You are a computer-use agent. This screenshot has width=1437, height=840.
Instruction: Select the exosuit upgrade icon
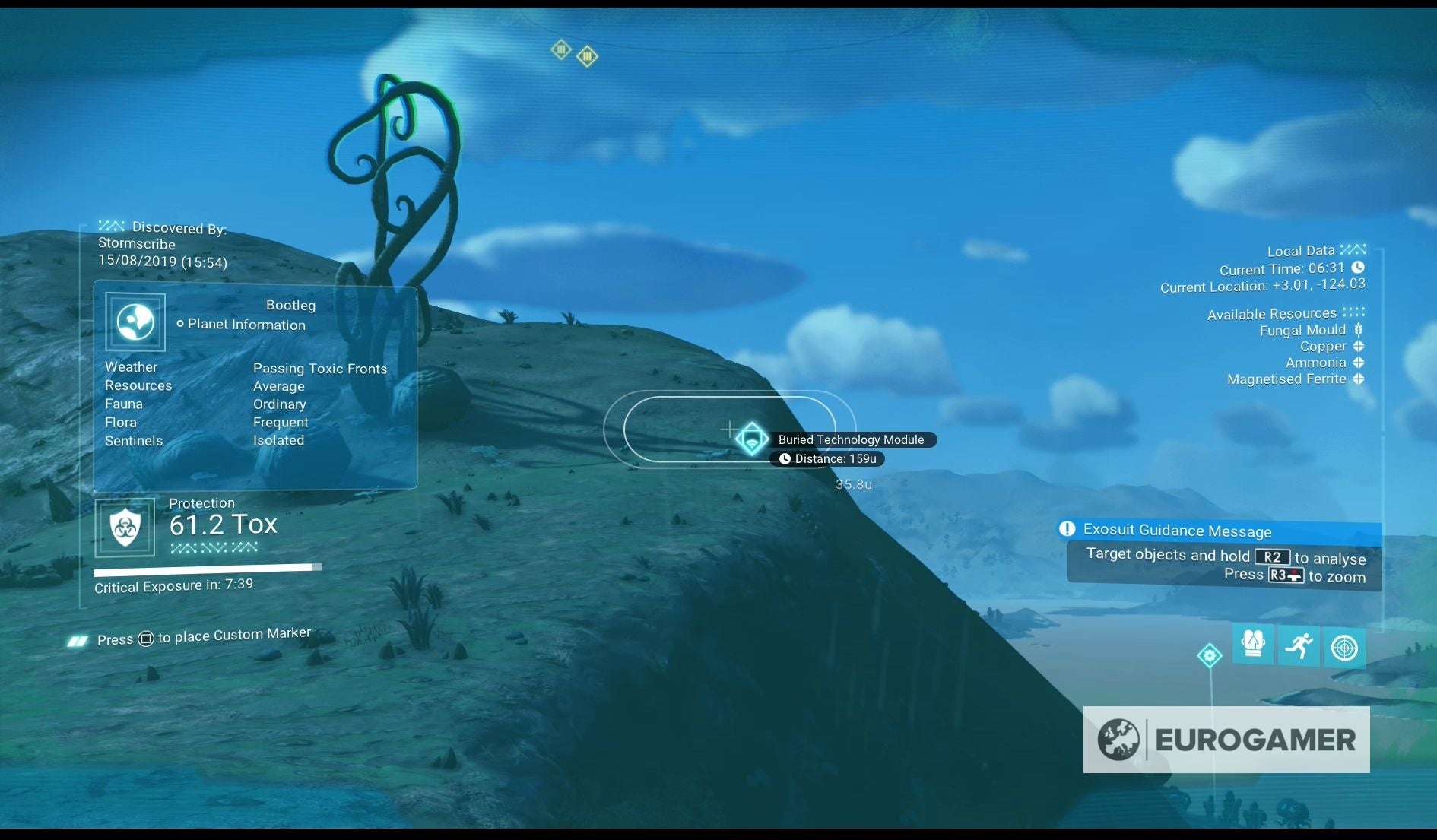pos(1254,645)
